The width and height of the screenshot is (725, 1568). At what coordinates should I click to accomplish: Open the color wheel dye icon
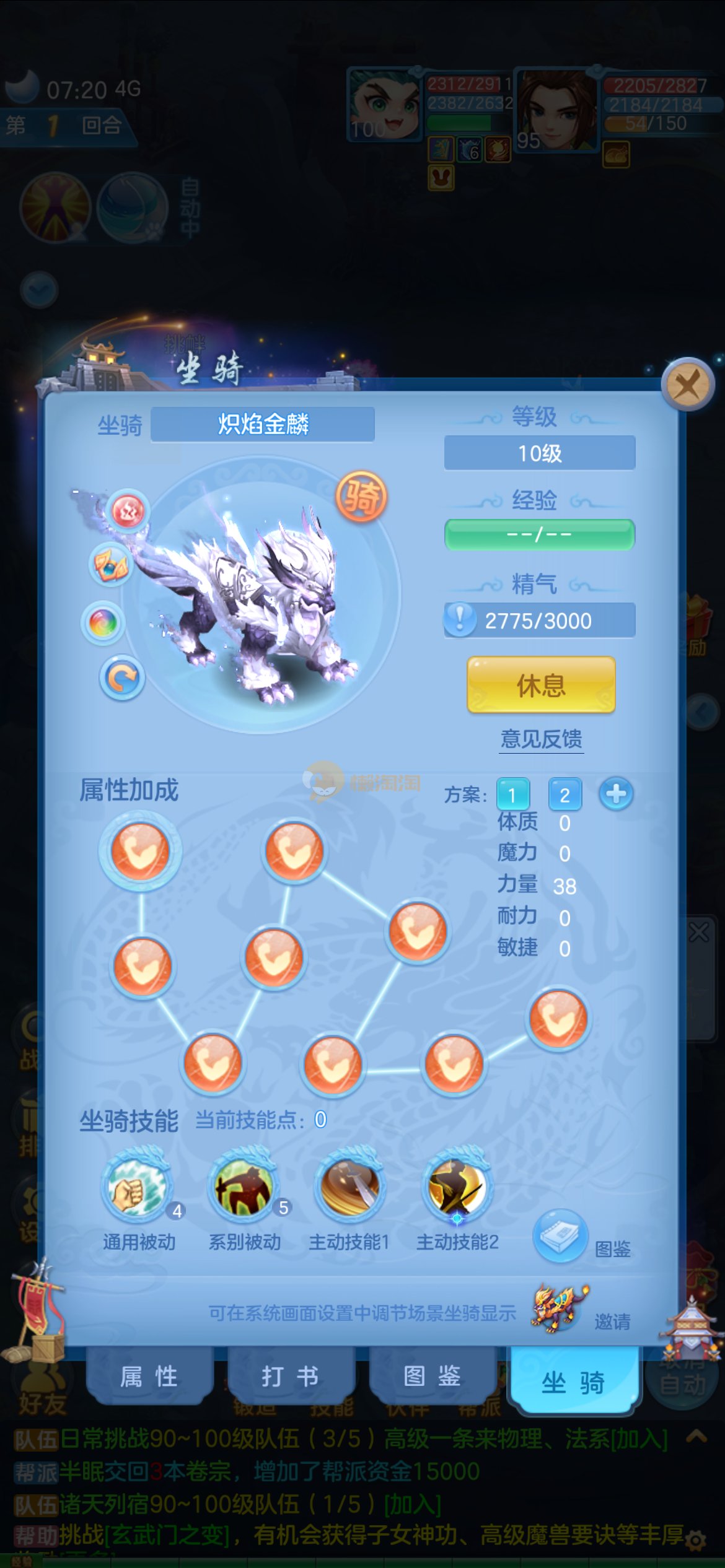point(103,622)
